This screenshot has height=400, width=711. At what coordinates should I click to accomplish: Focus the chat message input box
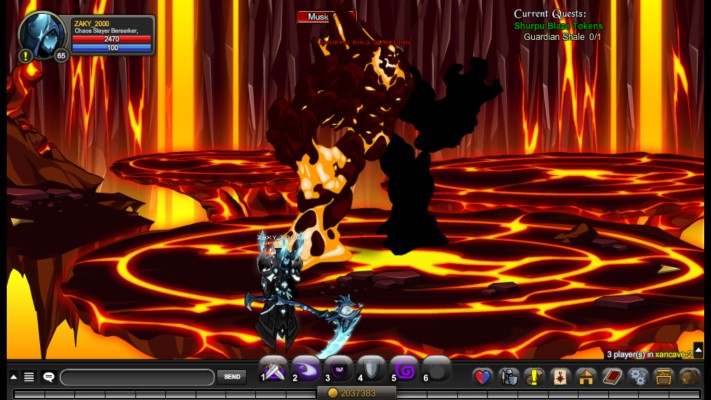(x=137, y=377)
